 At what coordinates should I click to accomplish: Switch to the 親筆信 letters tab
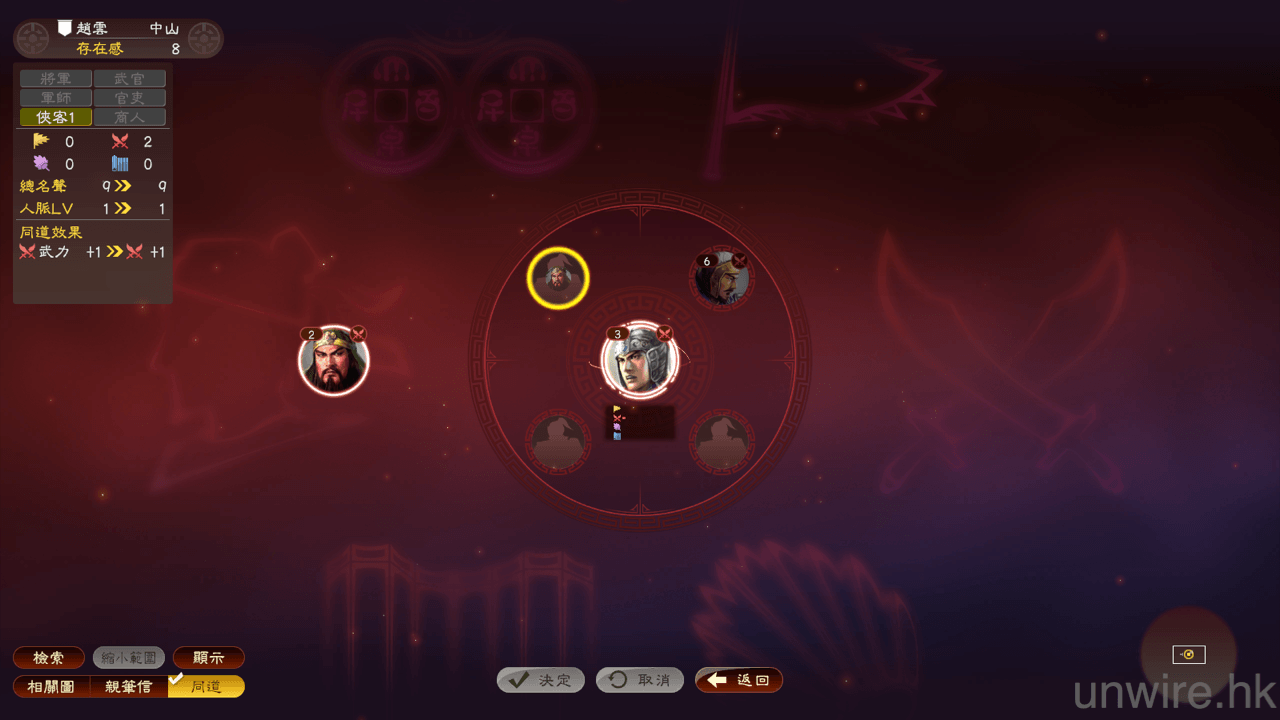coord(129,687)
